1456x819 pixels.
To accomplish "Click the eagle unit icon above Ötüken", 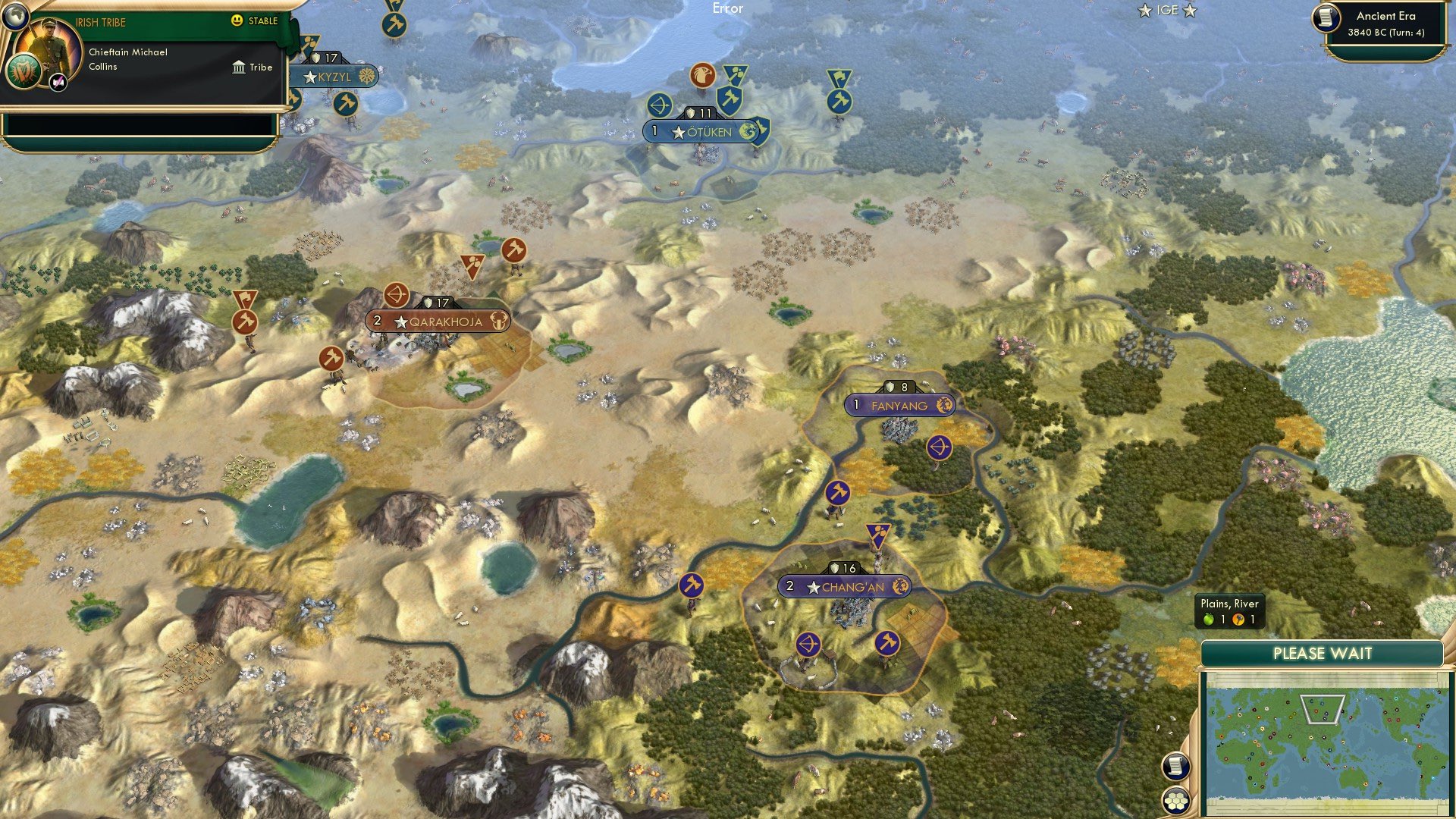I will click(704, 75).
